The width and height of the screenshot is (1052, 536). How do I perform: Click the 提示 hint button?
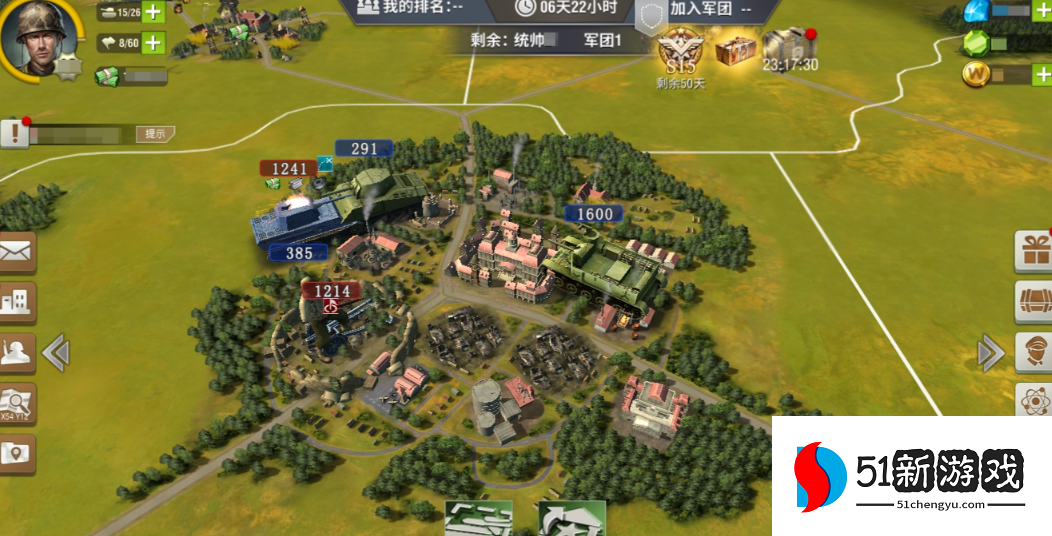pyautogui.click(x=155, y=133)
